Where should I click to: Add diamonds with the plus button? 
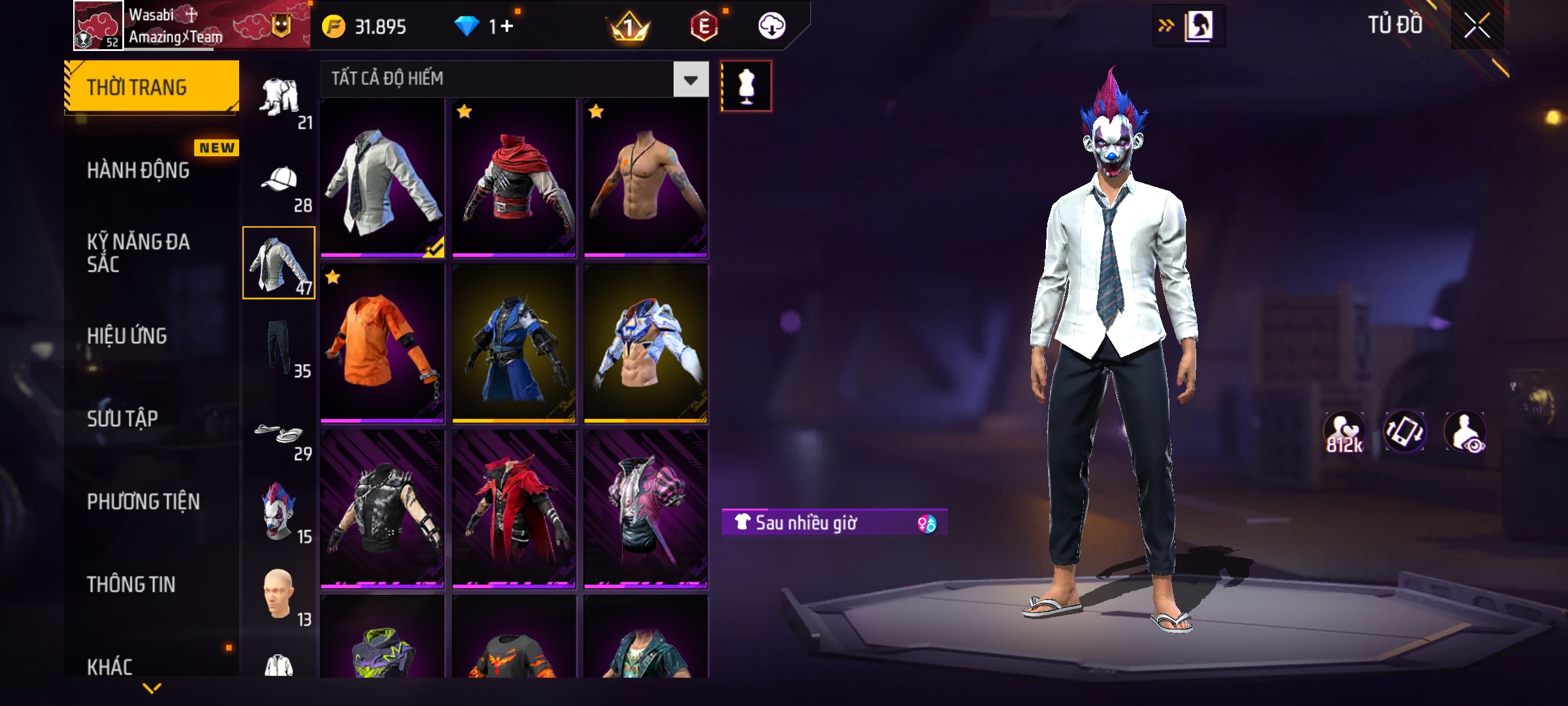point(507,26)
